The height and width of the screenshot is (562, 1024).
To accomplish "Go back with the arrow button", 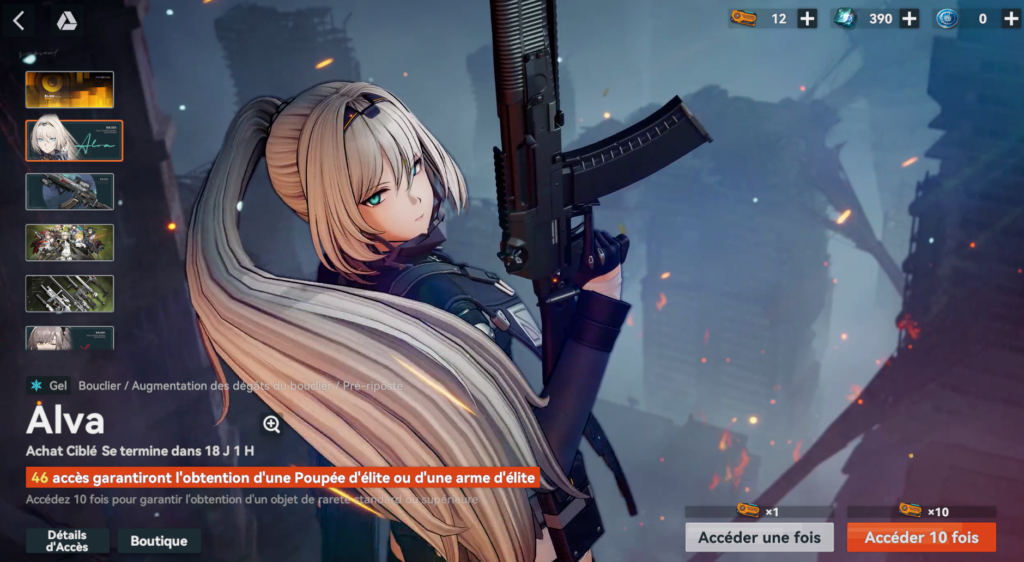I will pos(18,21).
